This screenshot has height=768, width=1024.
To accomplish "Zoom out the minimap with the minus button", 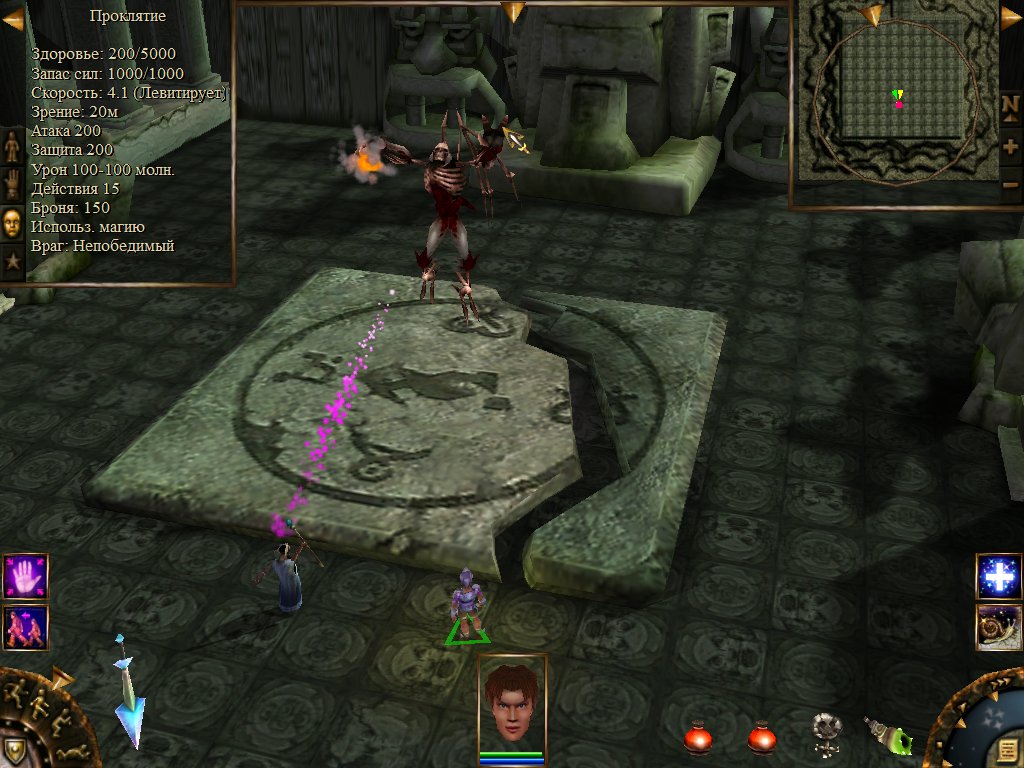I will click(x=1011, y=186).
